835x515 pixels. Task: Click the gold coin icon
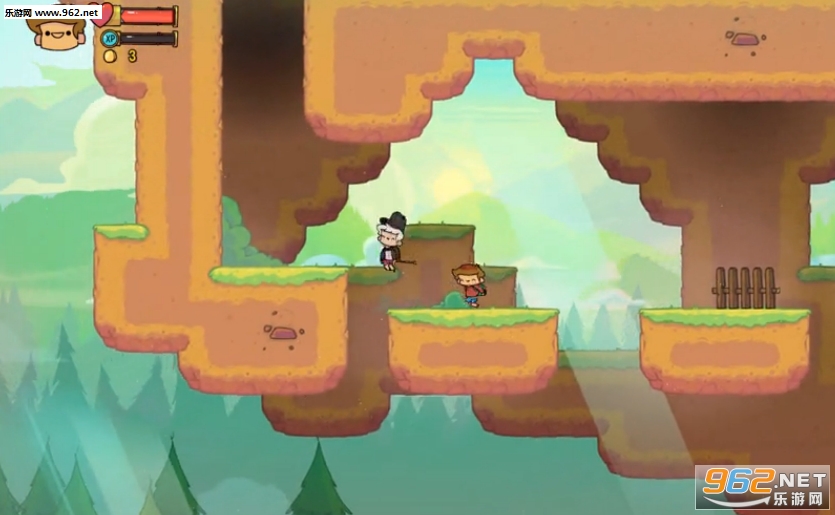[110, 57]
